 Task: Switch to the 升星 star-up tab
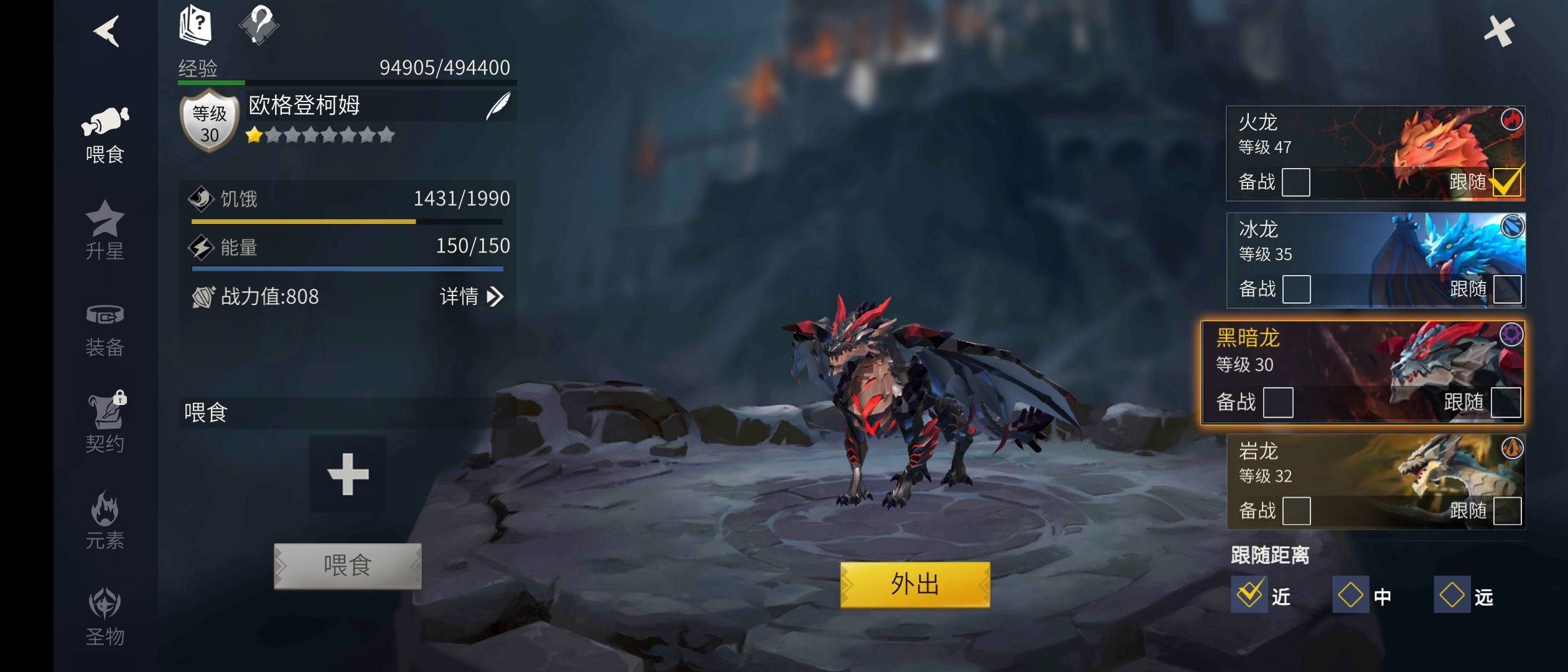(x=105, y=230)
